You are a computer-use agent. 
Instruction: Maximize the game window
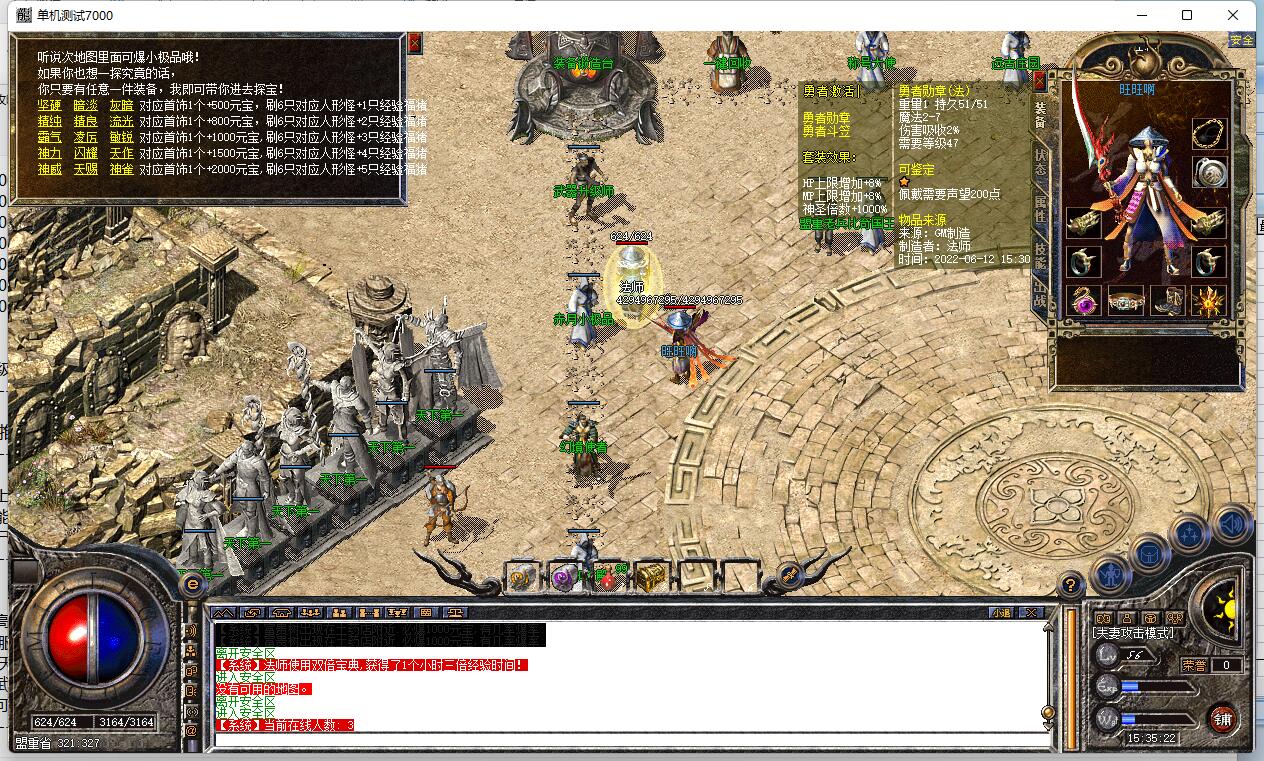tap(1187, 15)
